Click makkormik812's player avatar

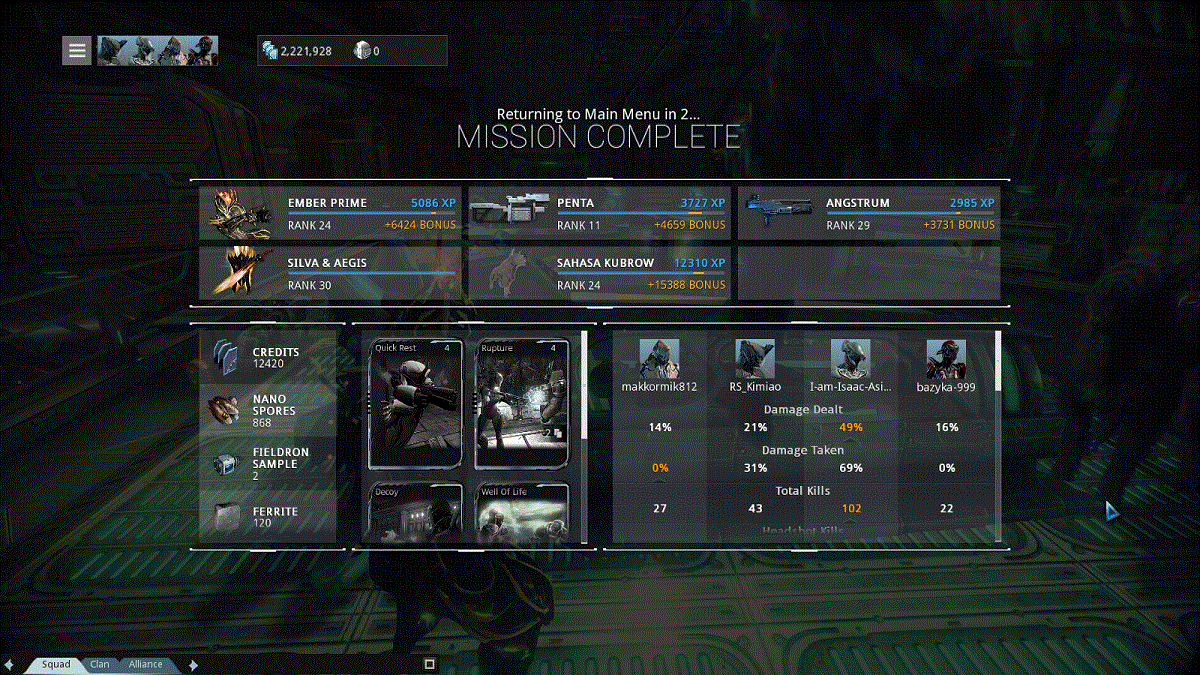(x=659, y=359)
